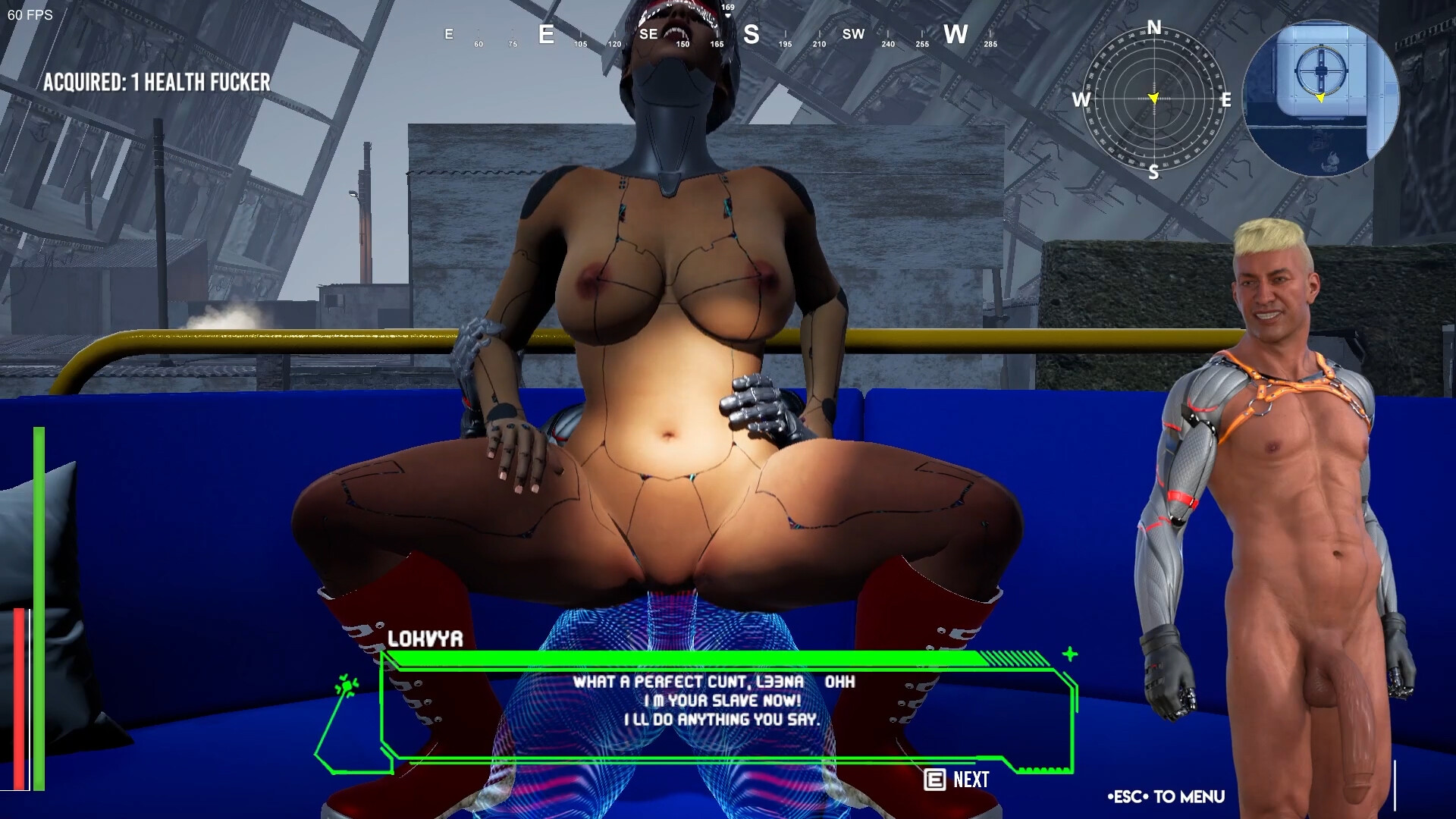The image size is (1456, 819).
Task: Expand the ACQUIRED: 1 HEALTH FUCKER notification
Action: click(x=158, y=82)
